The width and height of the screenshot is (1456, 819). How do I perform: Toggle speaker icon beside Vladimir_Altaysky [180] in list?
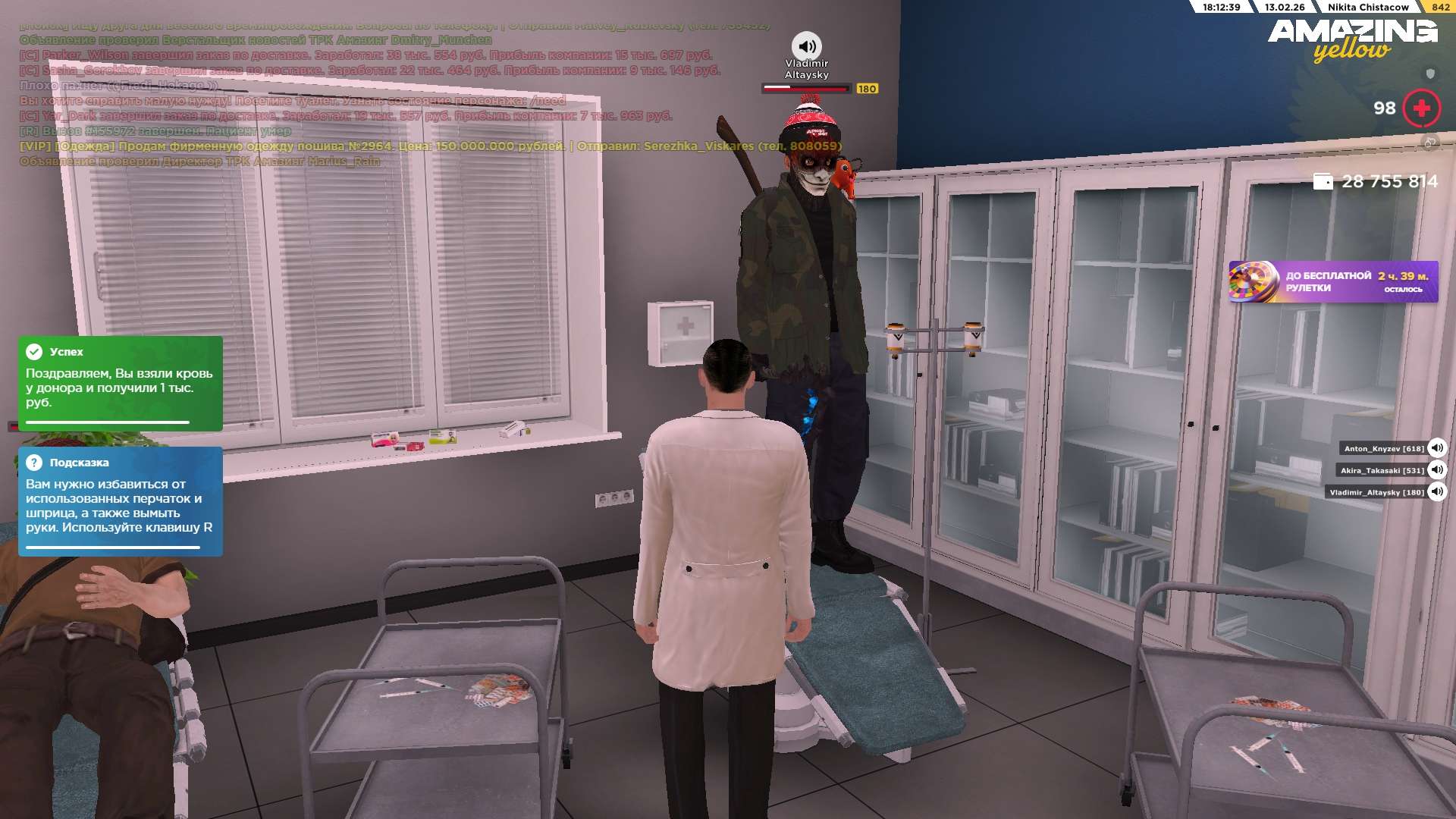point(1436,491)
